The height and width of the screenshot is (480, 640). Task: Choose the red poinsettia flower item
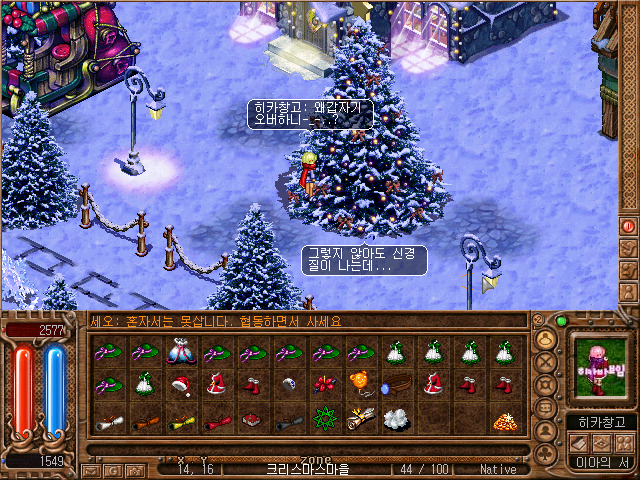pyautogui.click(x=324, y=385)
